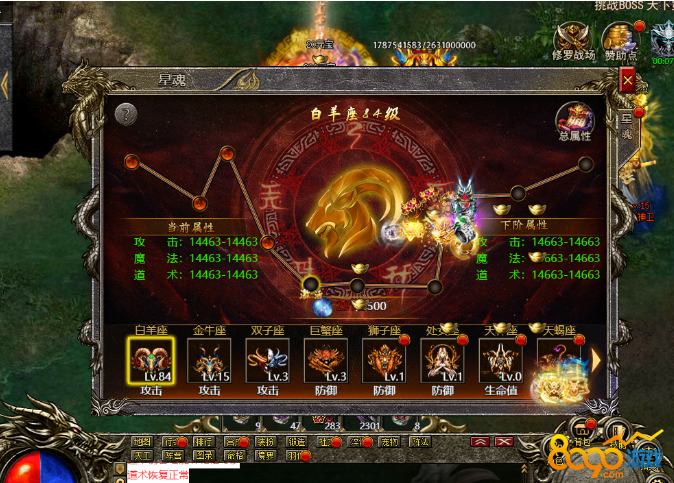The height and width of the screenshot is (483, 674).
Task: Pick the 巨蟹座 Cancer Lv.3 slot
Action: [x=326, y=360]
